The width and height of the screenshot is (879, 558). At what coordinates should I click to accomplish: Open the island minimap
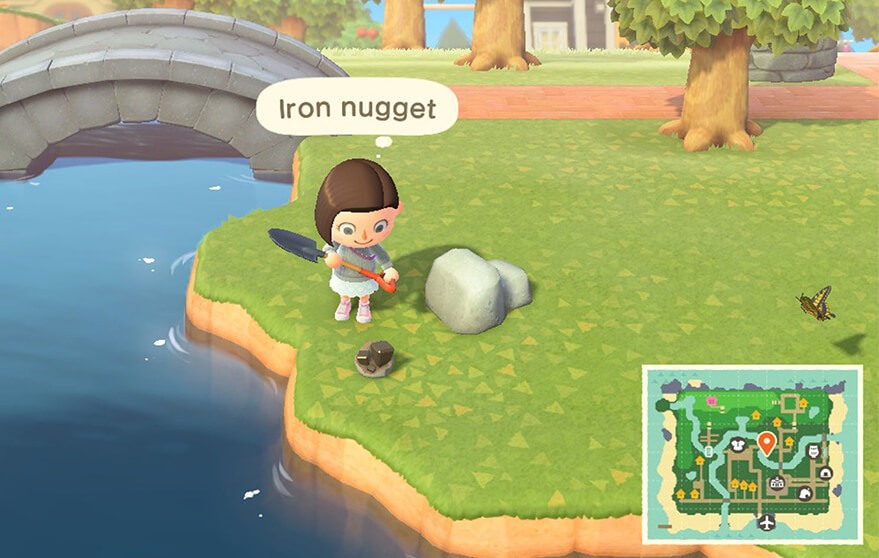tap(752, 452)
